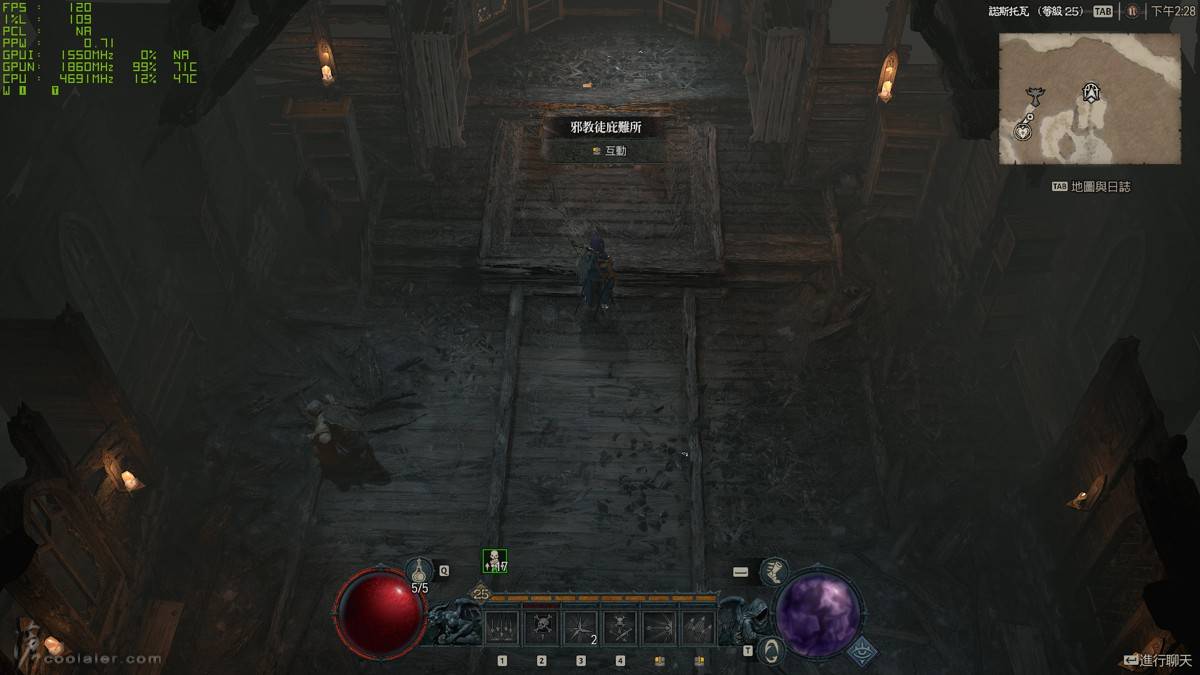Activate the spinning blades skill in slot 3

580,627
